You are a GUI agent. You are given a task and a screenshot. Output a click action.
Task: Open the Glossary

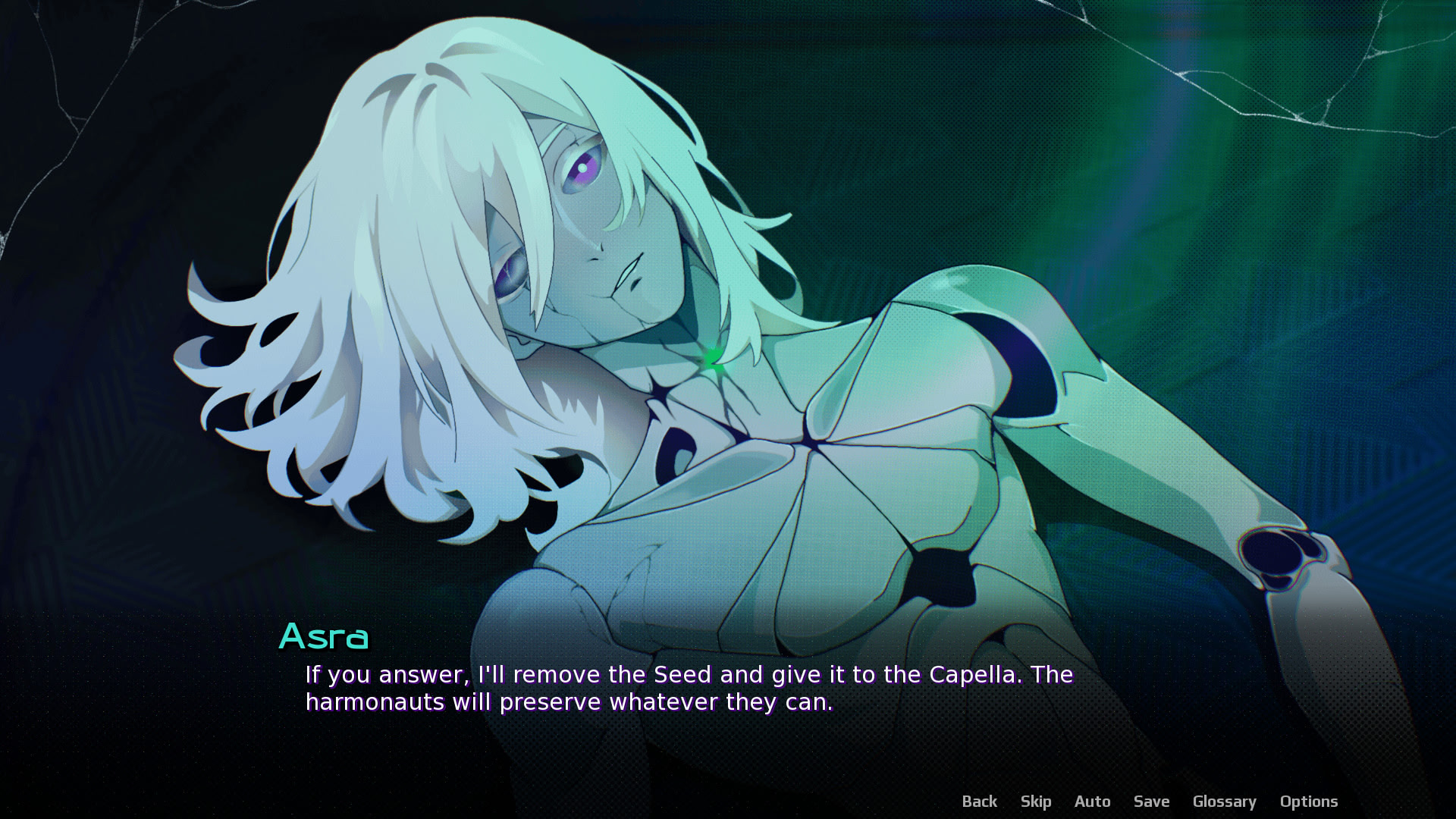coord(1224,802)
